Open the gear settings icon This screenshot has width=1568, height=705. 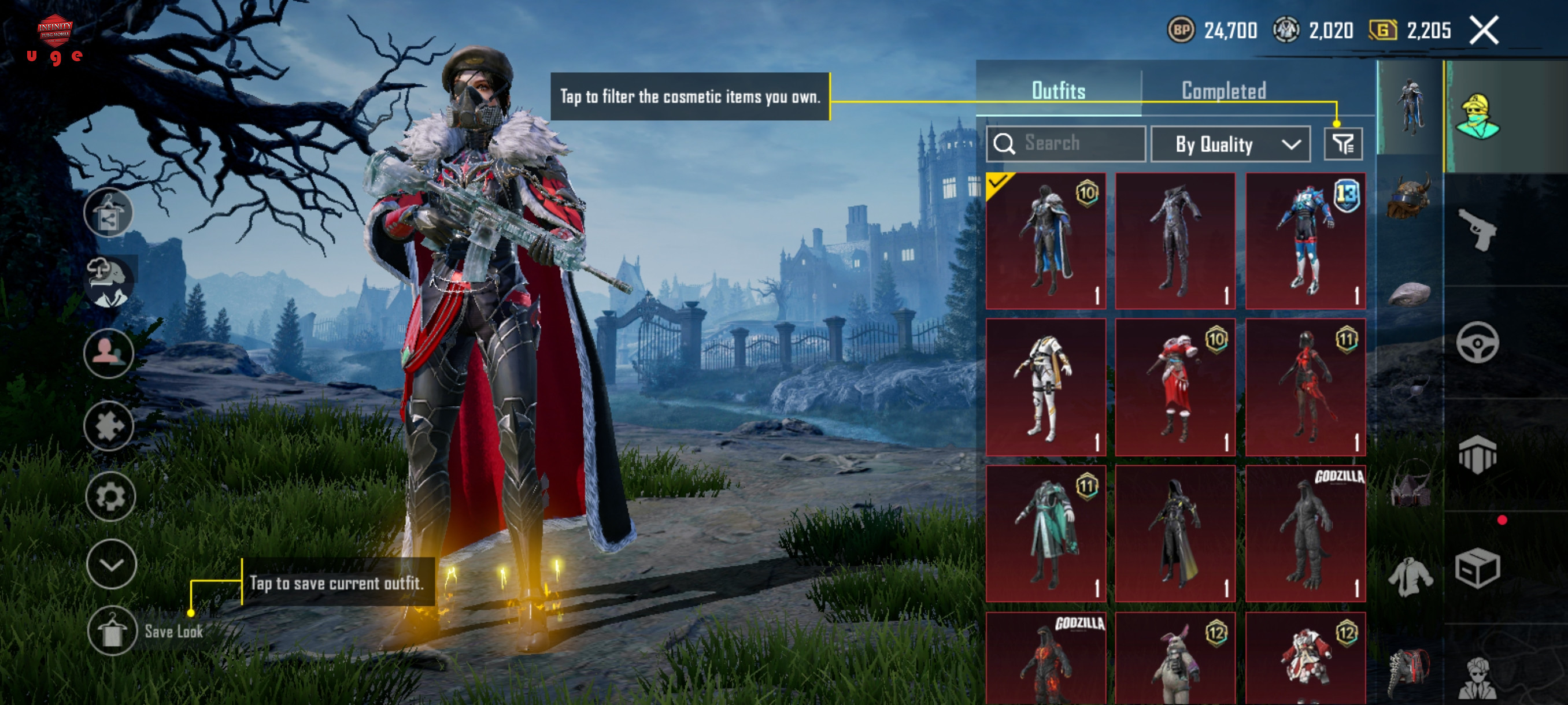(x=110, y=496)
